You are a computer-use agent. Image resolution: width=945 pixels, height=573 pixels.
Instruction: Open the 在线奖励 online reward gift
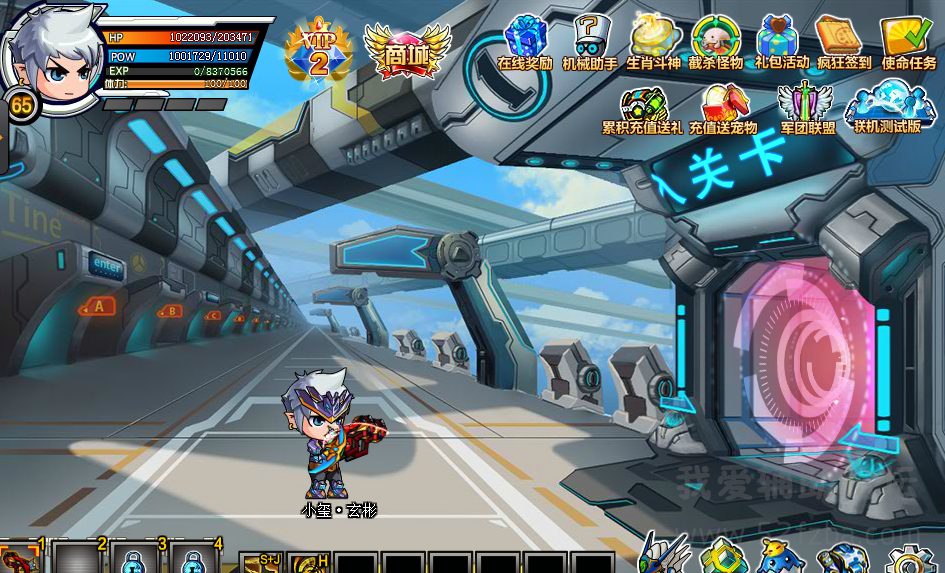point(525,42)
